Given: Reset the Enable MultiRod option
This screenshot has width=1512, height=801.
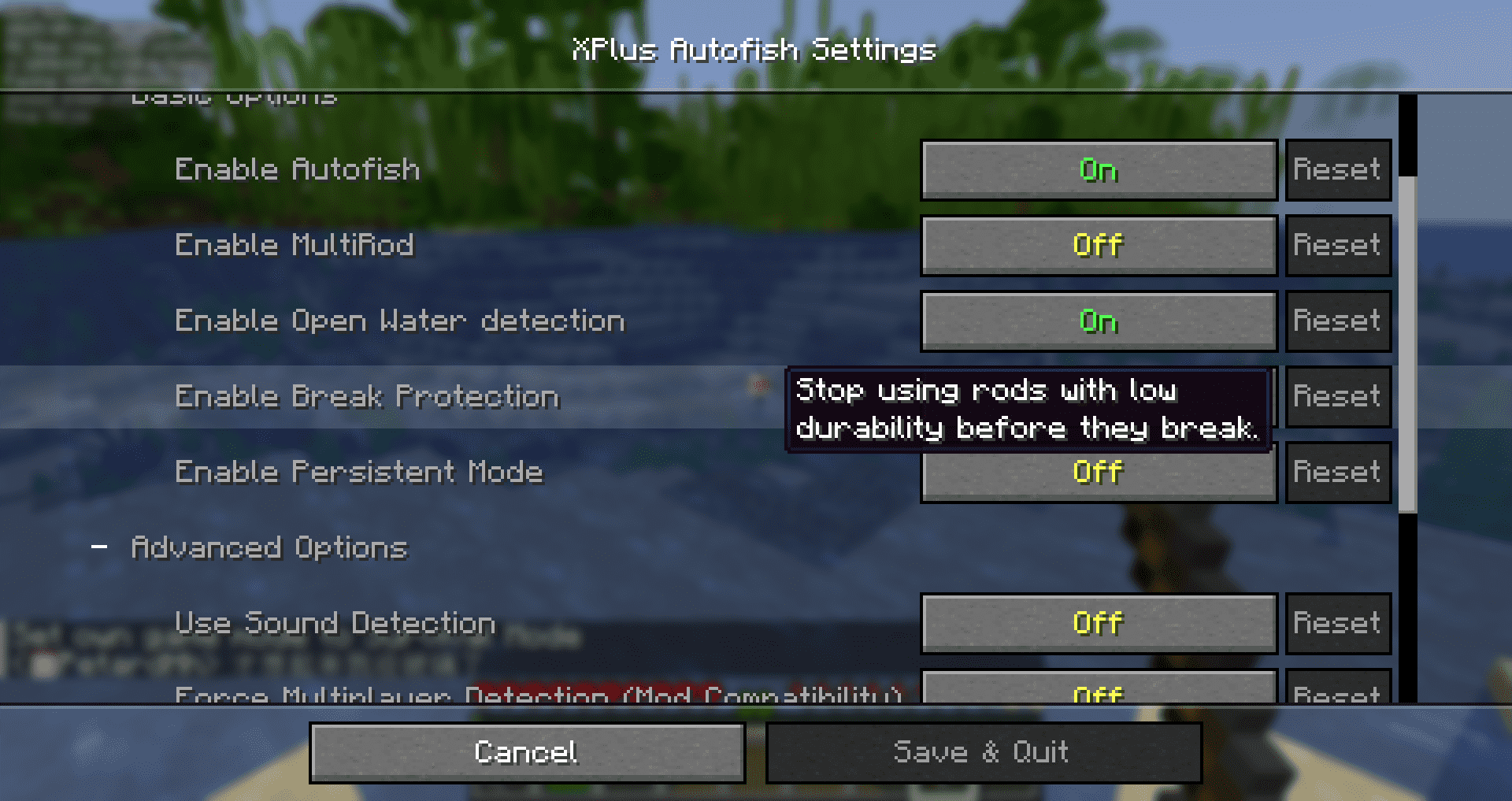Looking at the screenshot, I should pos(1337,245).
